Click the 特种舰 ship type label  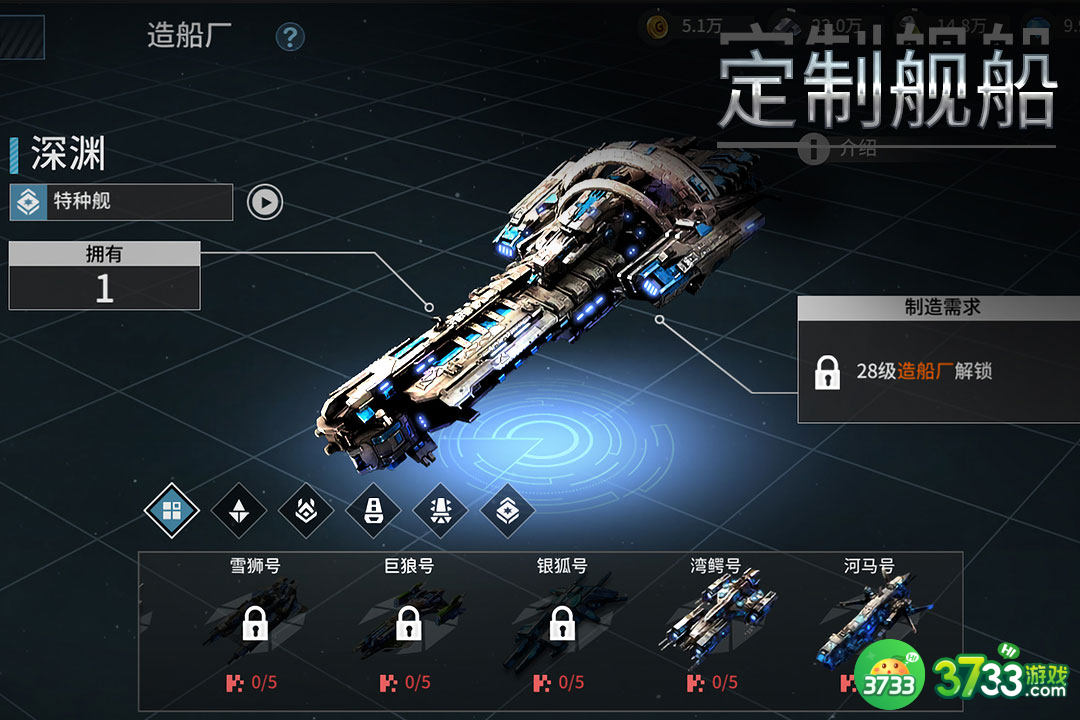tap(122, 202)
